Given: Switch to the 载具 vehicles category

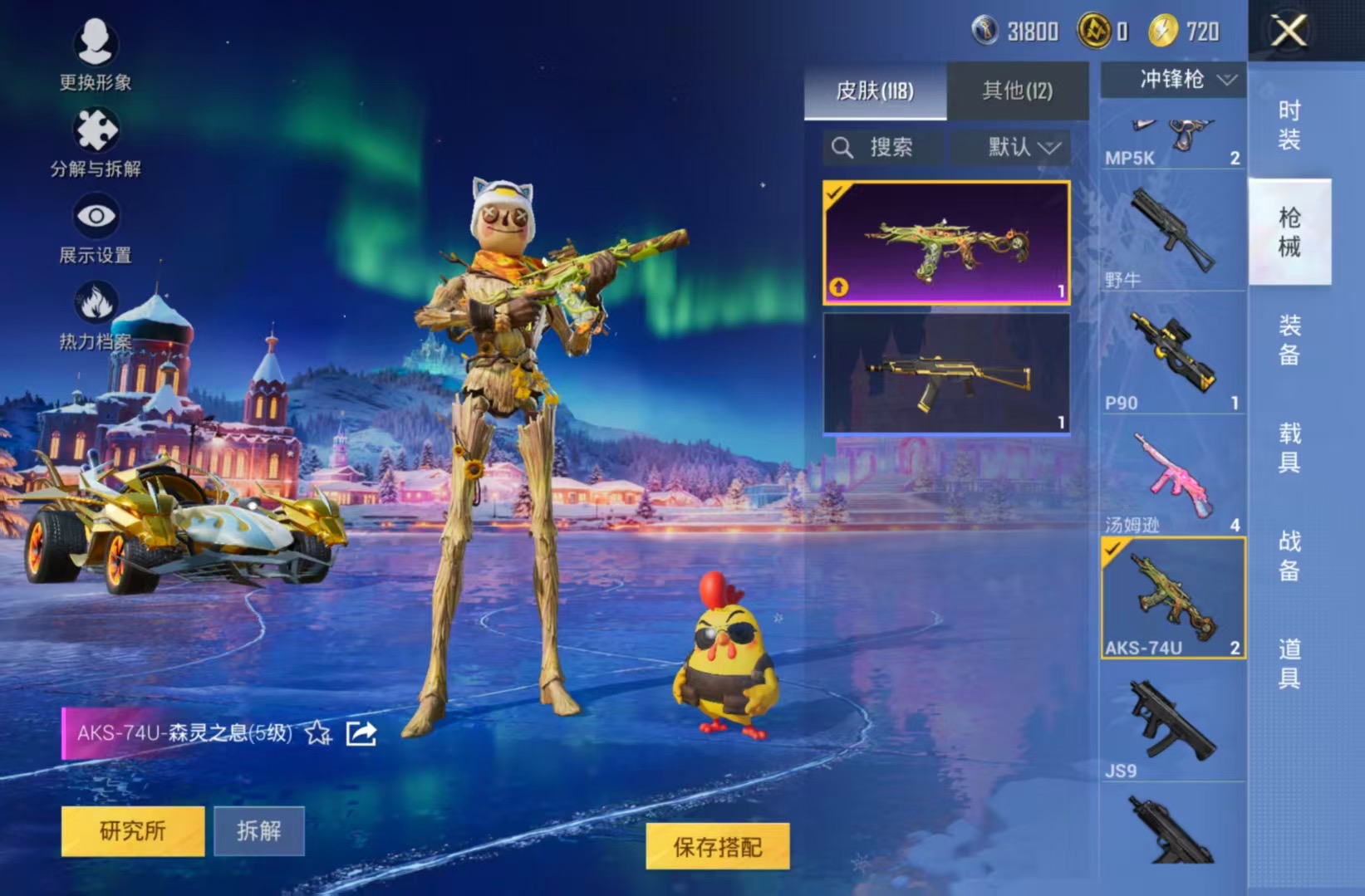Looking at the screenshot, I should 1289,447.
